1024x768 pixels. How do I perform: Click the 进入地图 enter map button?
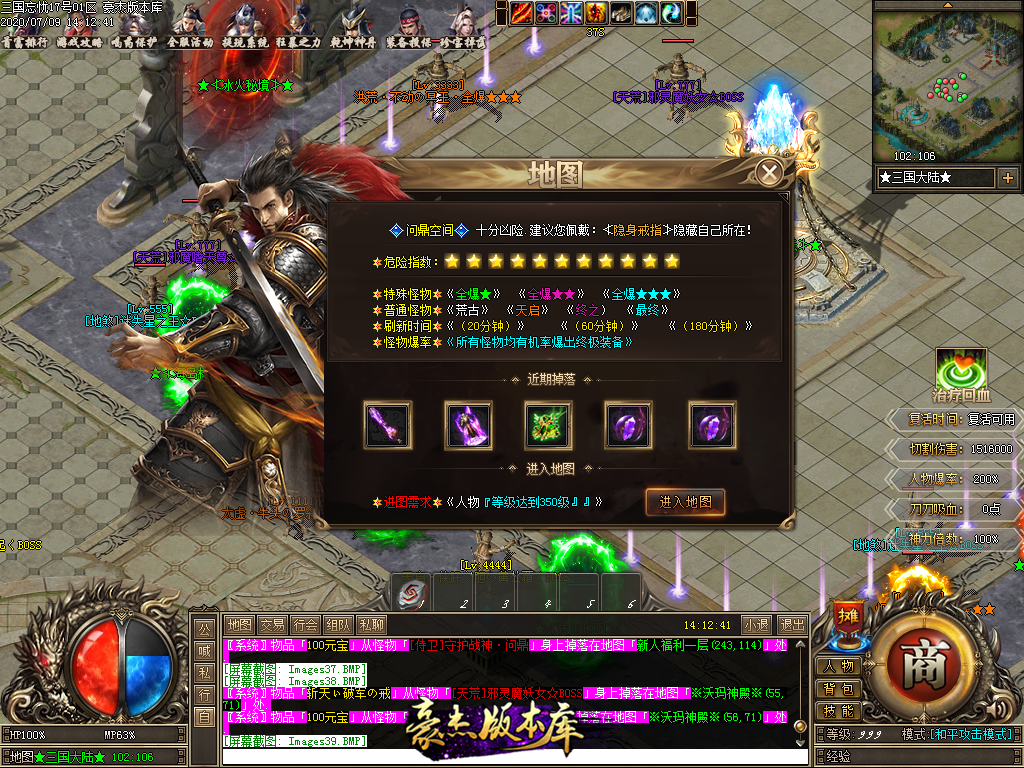685,502
